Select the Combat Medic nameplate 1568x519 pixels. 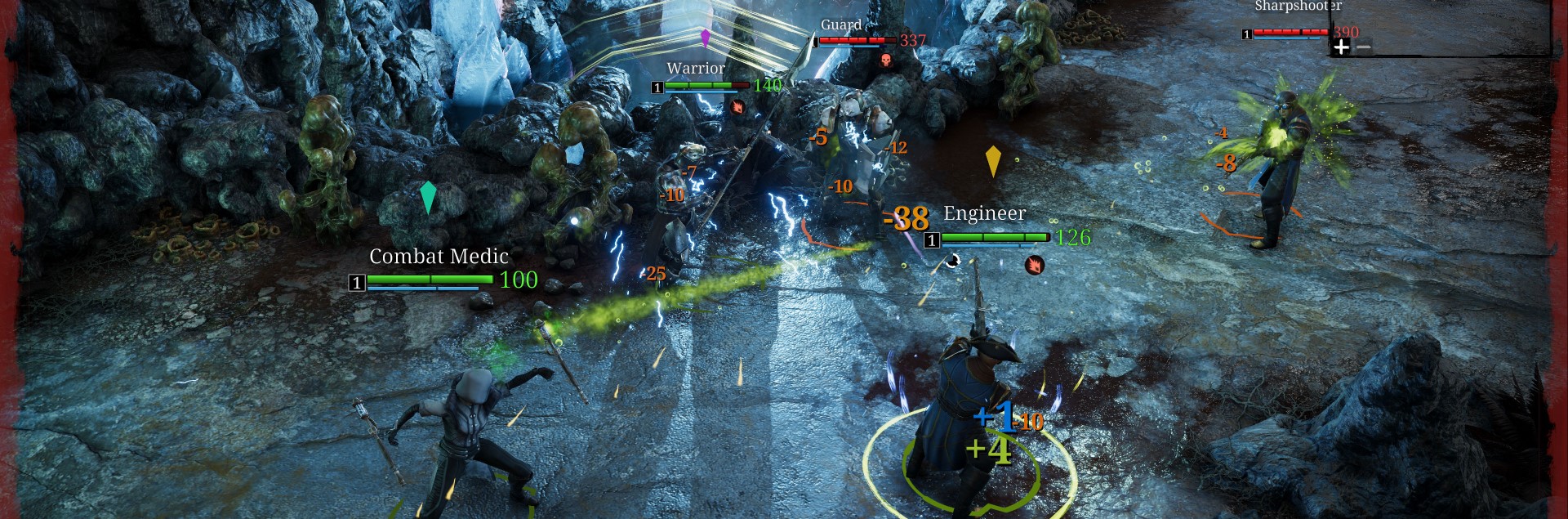coord(439,257)
